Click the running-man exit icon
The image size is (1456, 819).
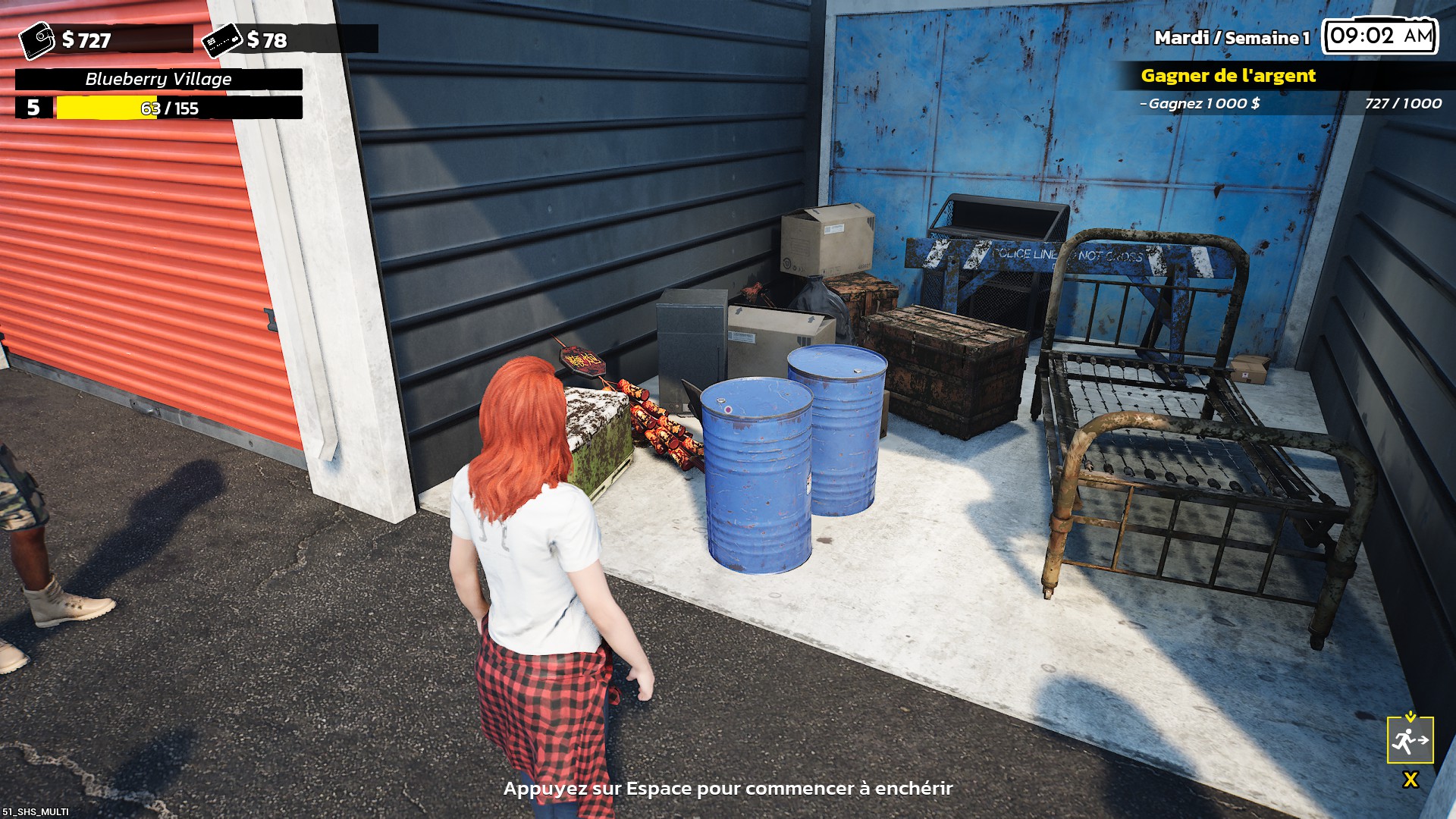coord(1410,740)
